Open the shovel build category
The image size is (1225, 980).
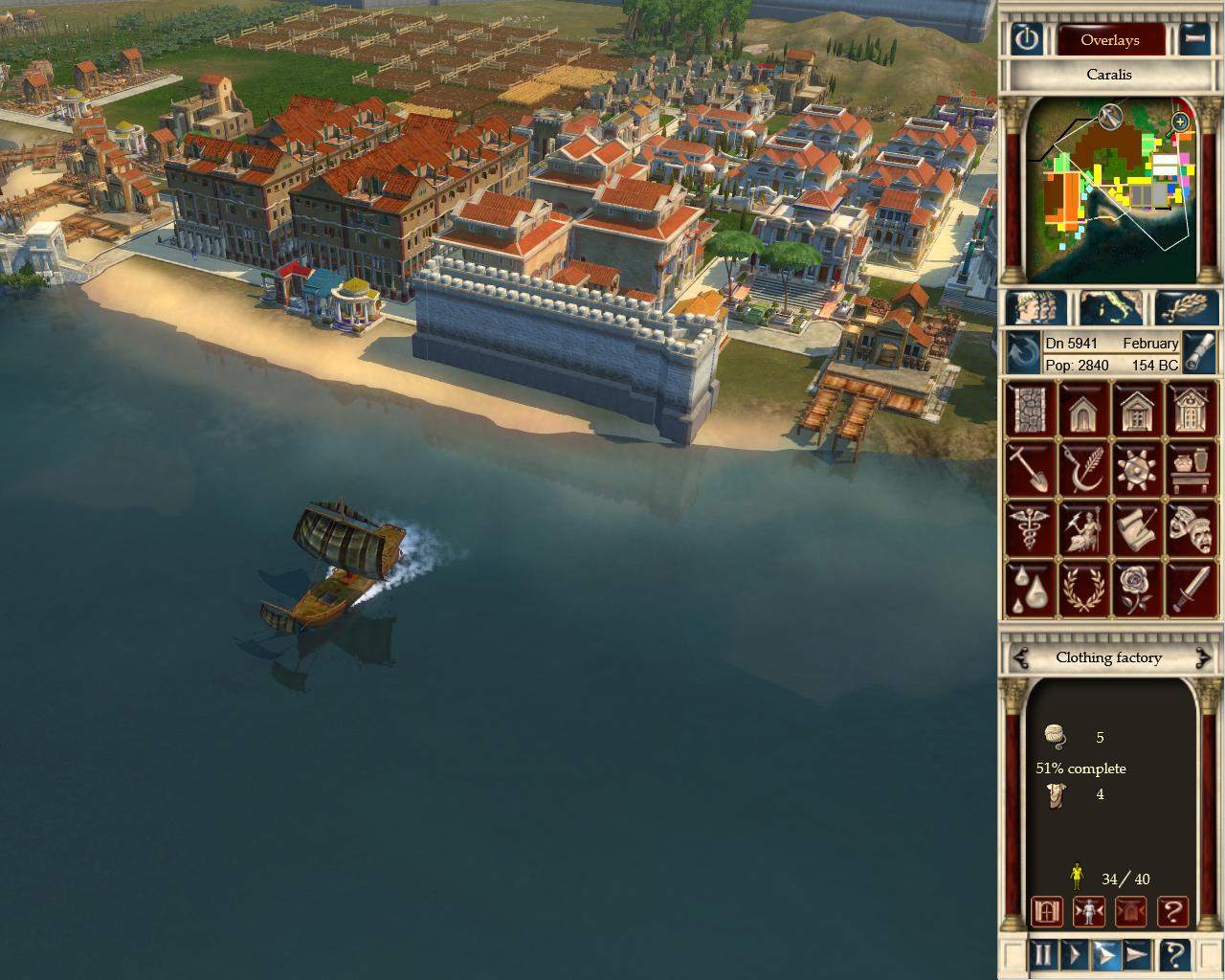coord(1029,469)
